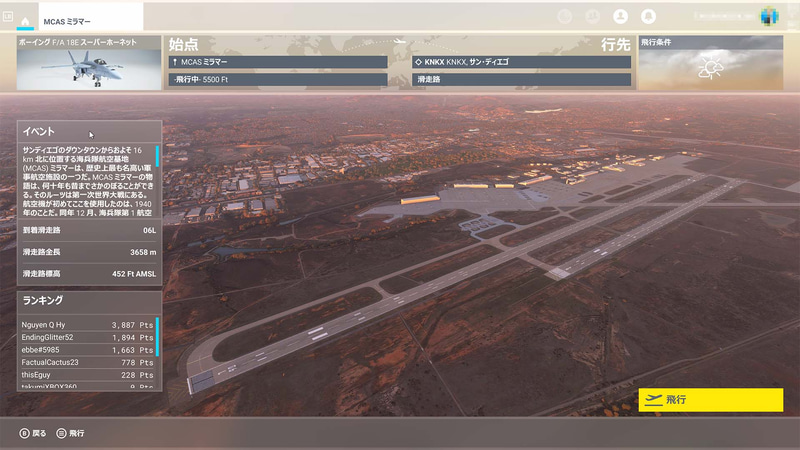Click the 飛行中 5500 Ft altitude field
The height and width of the screenshot is (450, 800).
[x=277, y=79]
